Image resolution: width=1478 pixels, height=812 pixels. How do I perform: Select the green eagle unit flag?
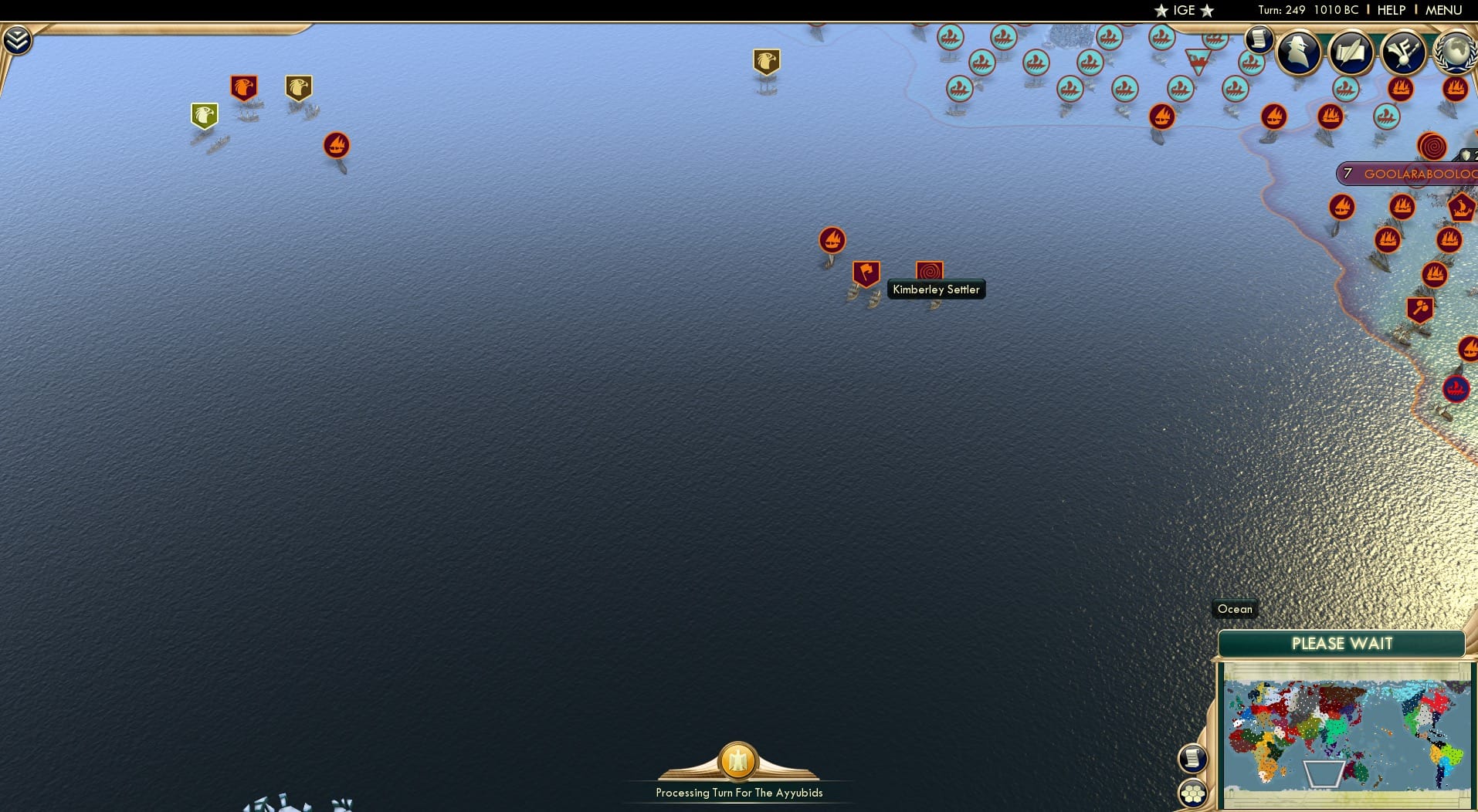[x=203, y=114]
